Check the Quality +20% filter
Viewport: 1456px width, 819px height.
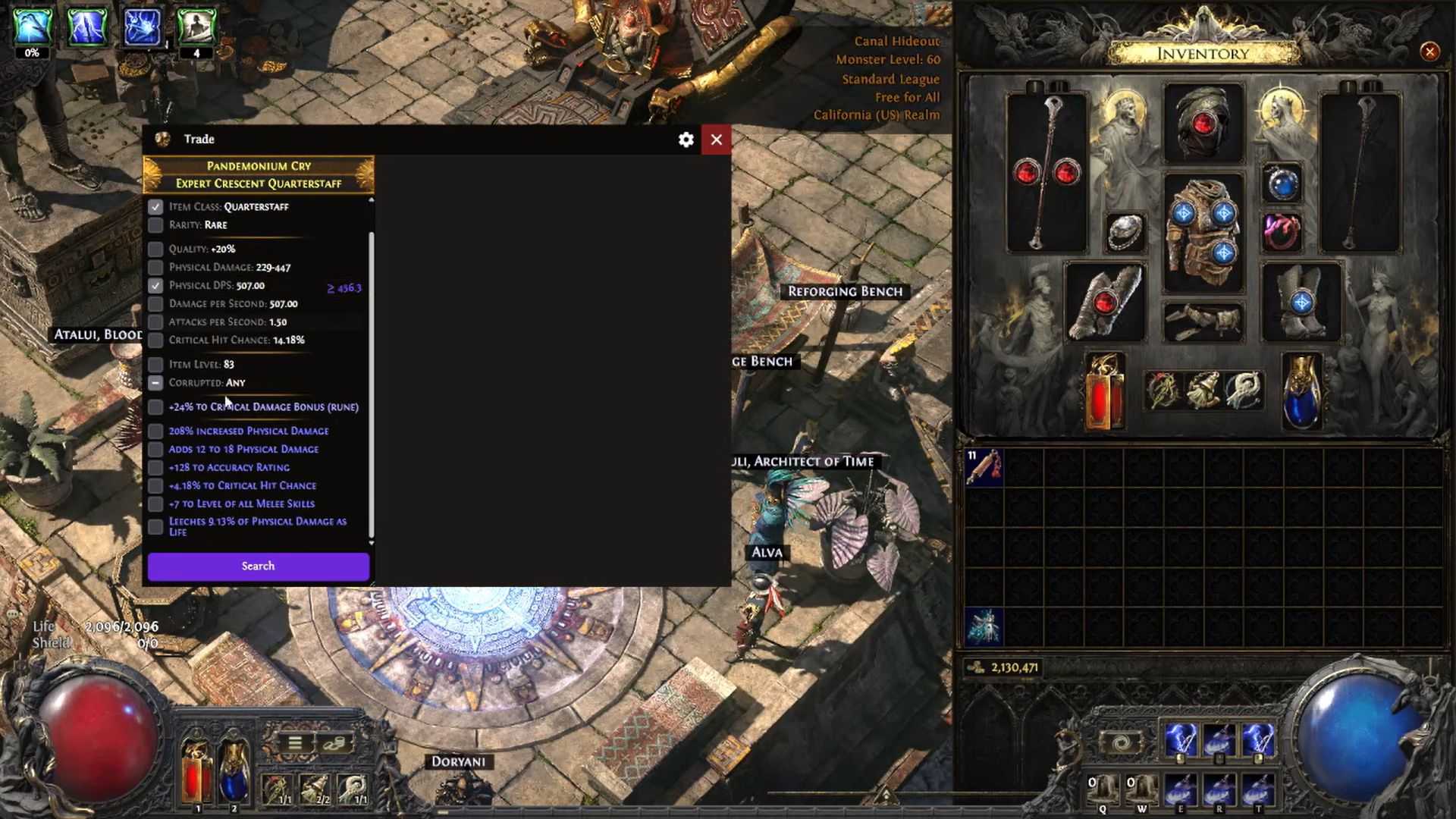click(156, 249)
